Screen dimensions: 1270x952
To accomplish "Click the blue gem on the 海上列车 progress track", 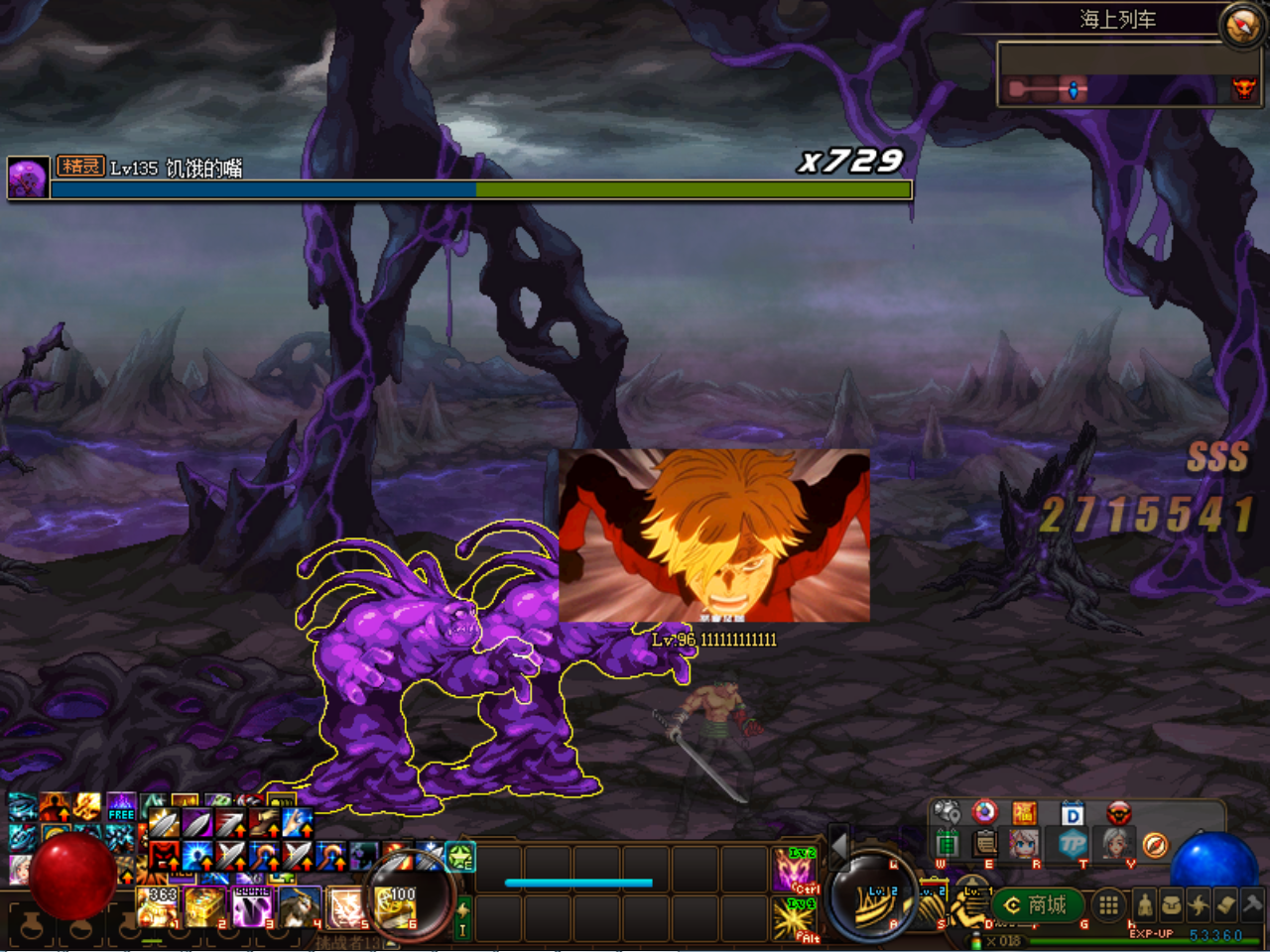I will pyautogui.click(x=1074, y=89).
